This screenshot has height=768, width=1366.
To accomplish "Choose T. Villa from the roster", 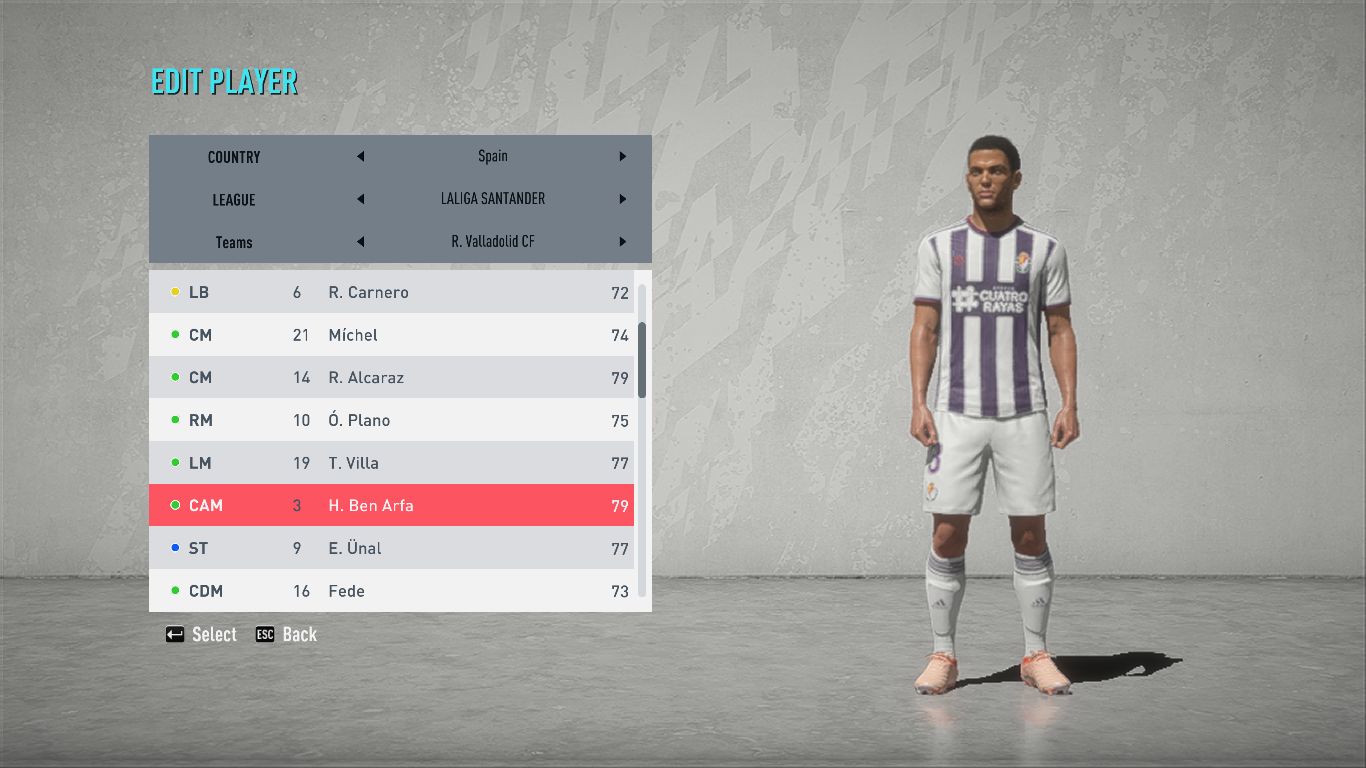I will [390, 463].
